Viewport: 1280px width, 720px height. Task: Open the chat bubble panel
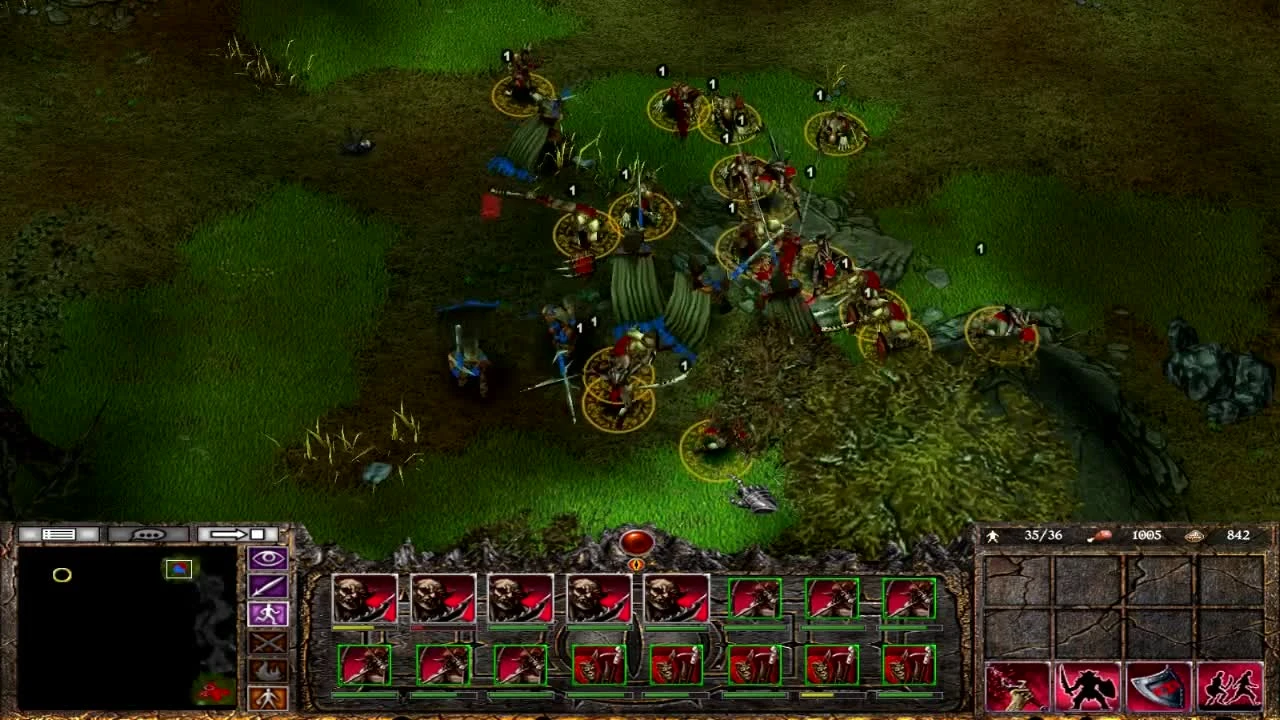(148, 534)
